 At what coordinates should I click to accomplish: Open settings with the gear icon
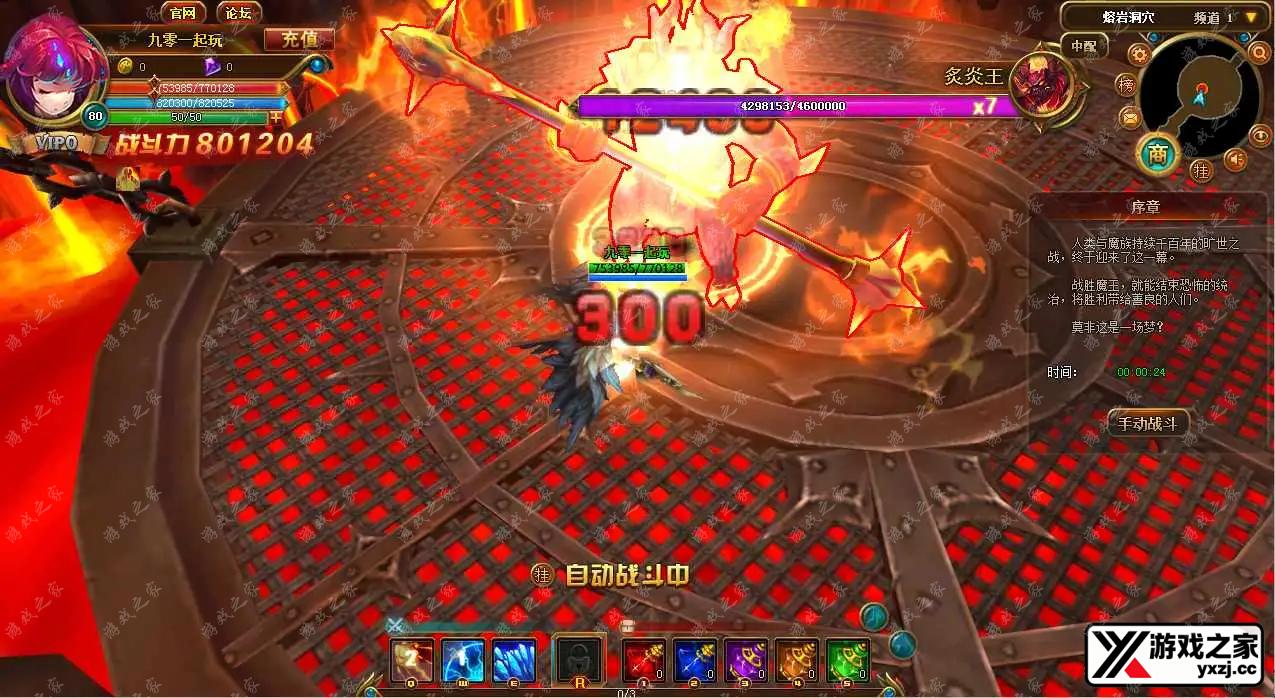pos(1137,54)
